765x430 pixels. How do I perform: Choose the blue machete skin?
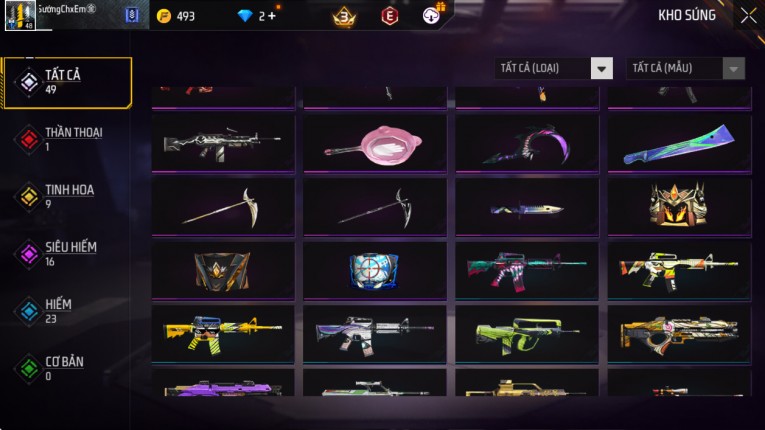coord(679,145)
